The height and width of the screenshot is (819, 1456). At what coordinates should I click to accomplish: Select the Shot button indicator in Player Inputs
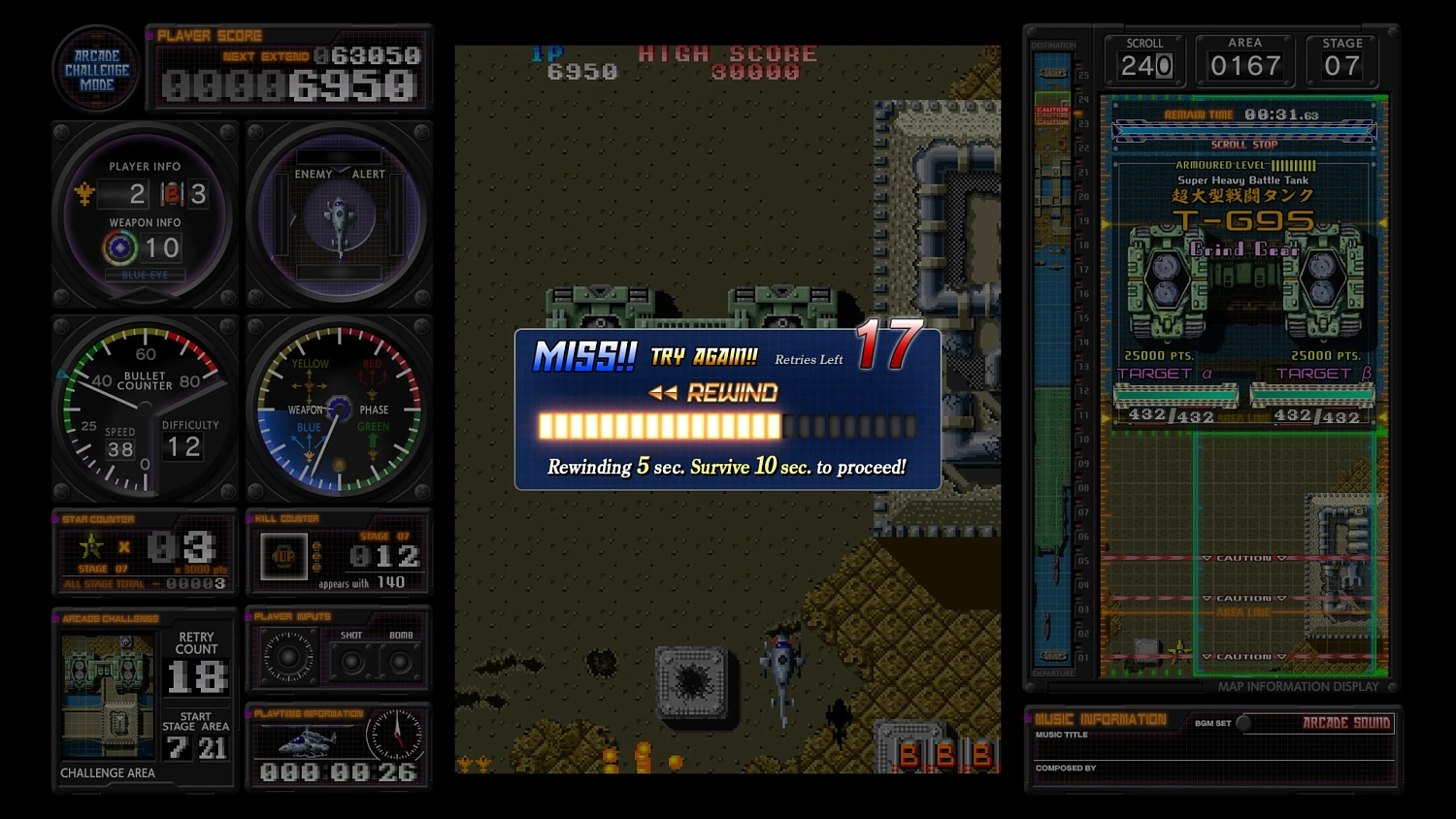(x=350, y=662)
